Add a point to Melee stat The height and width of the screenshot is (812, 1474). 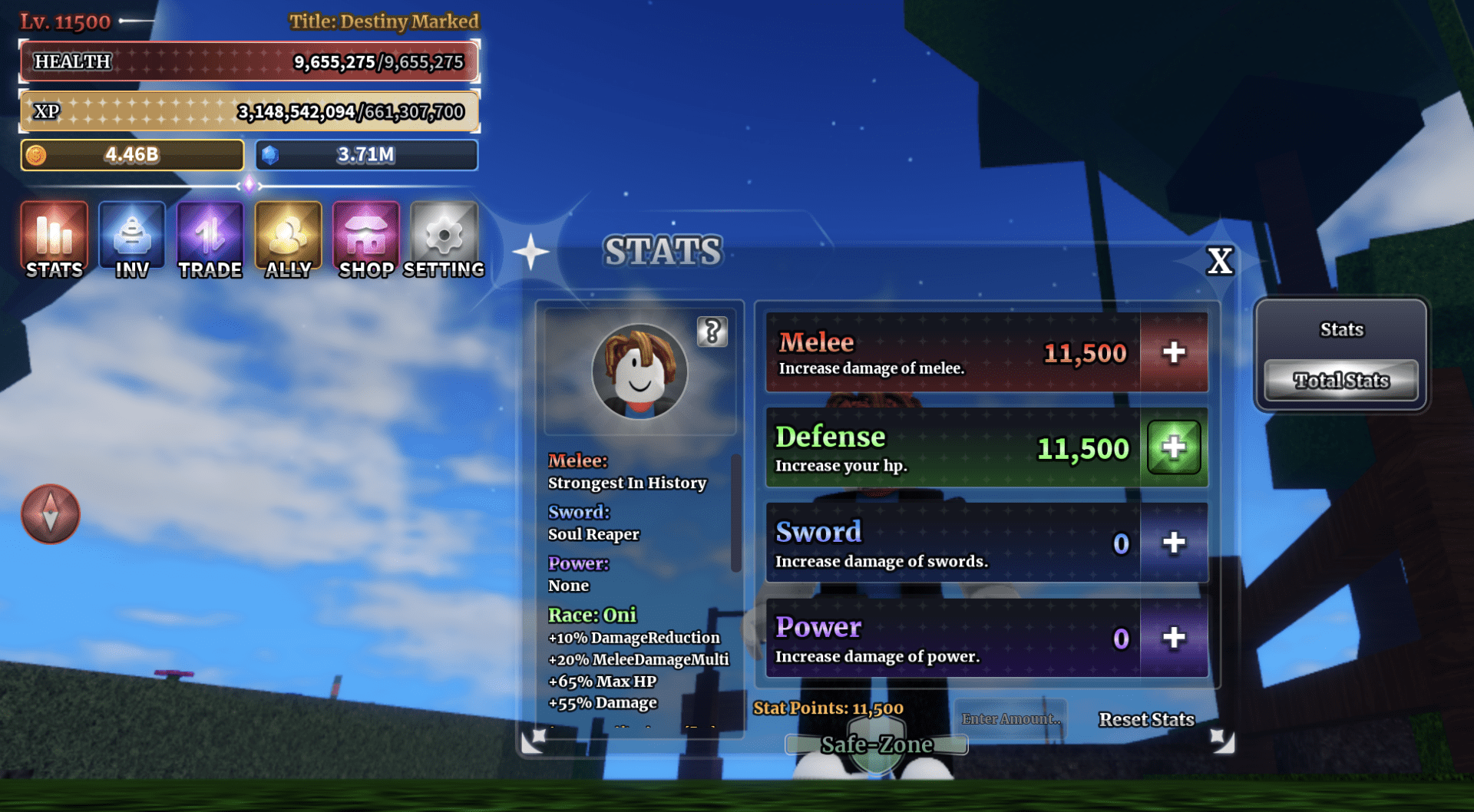pyautogui.click(x=1173, y=352)
